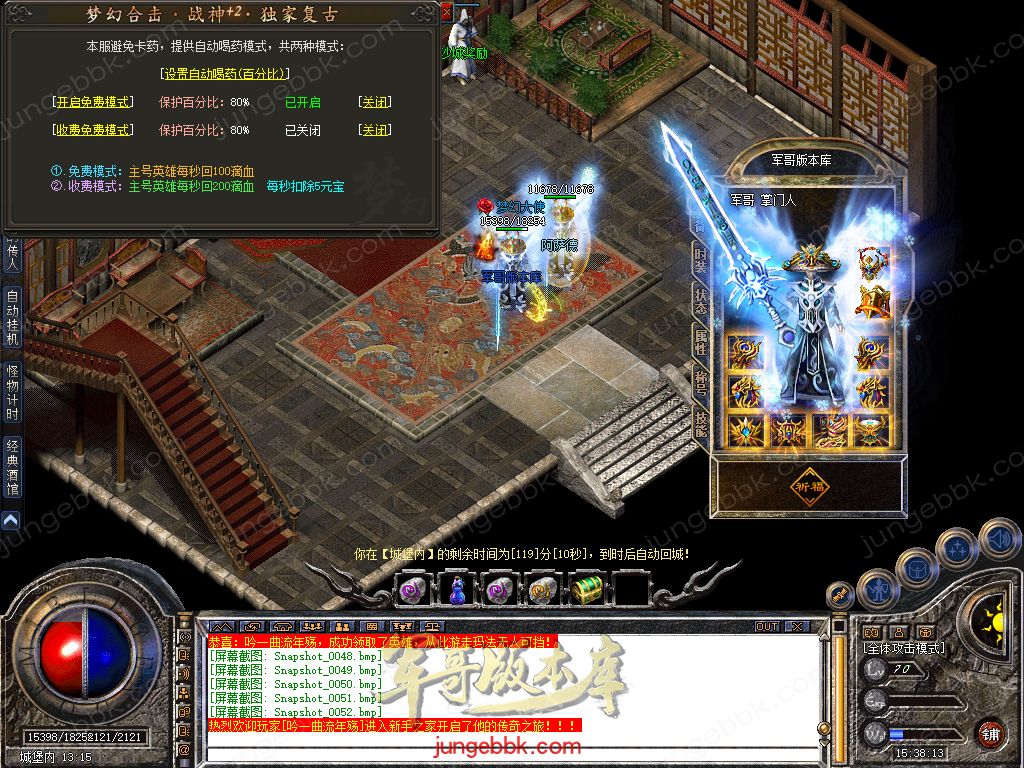This screenshot has height=768, width=1024.
Task: Click the OUT button above the chat
Action: click(767, 626)
